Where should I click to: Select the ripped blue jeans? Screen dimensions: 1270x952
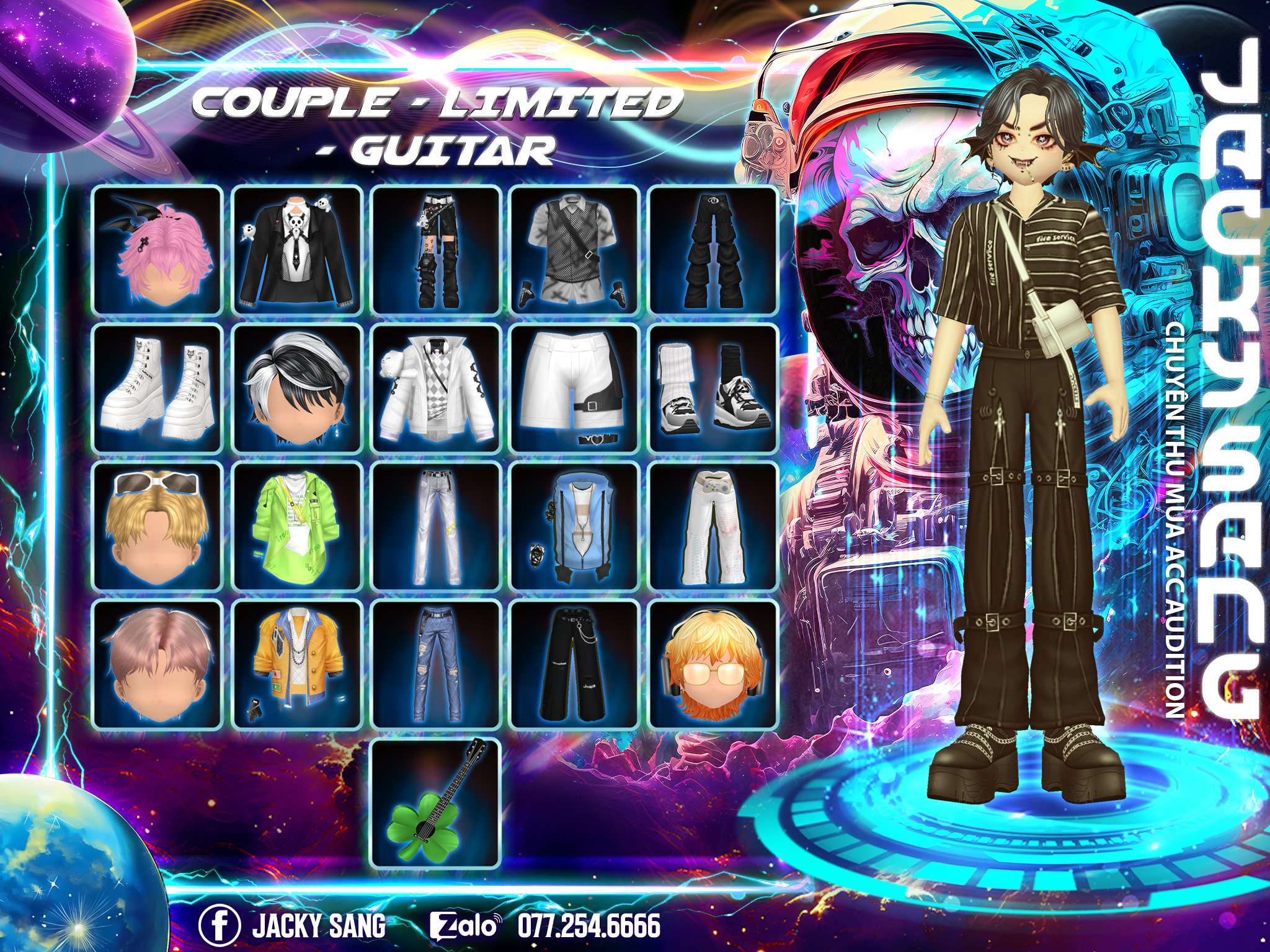[436, 664]
